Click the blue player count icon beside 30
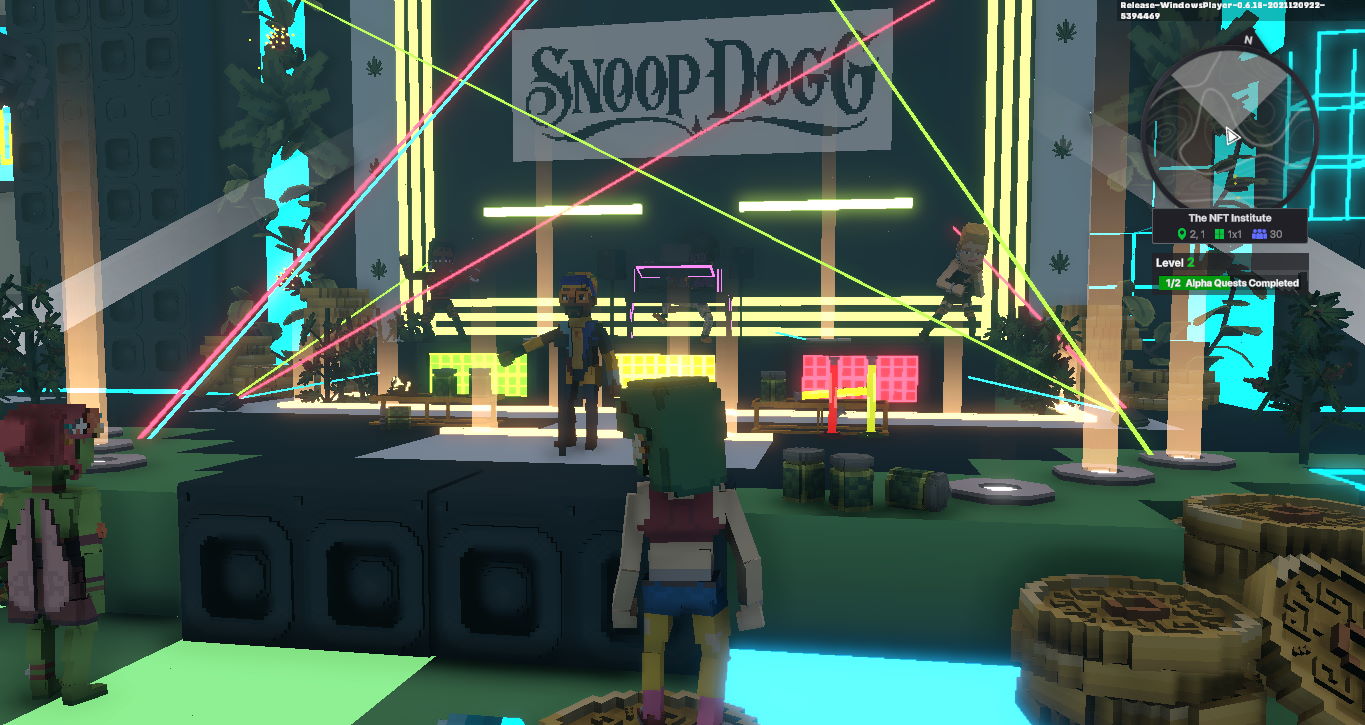 1260,233
